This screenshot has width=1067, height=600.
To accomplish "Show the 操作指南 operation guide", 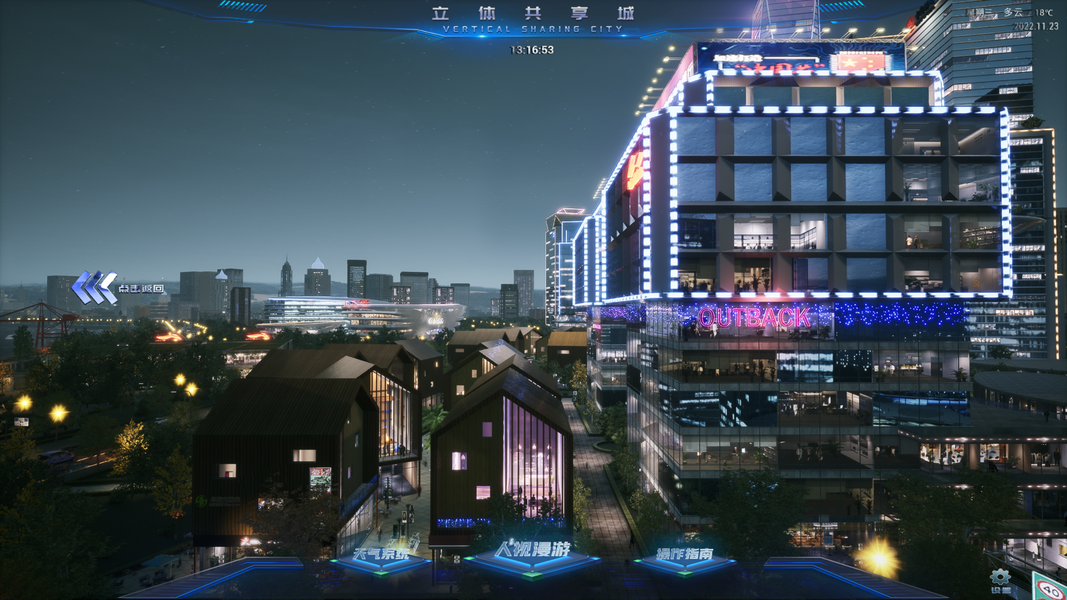I will click(x=685, y=555).
